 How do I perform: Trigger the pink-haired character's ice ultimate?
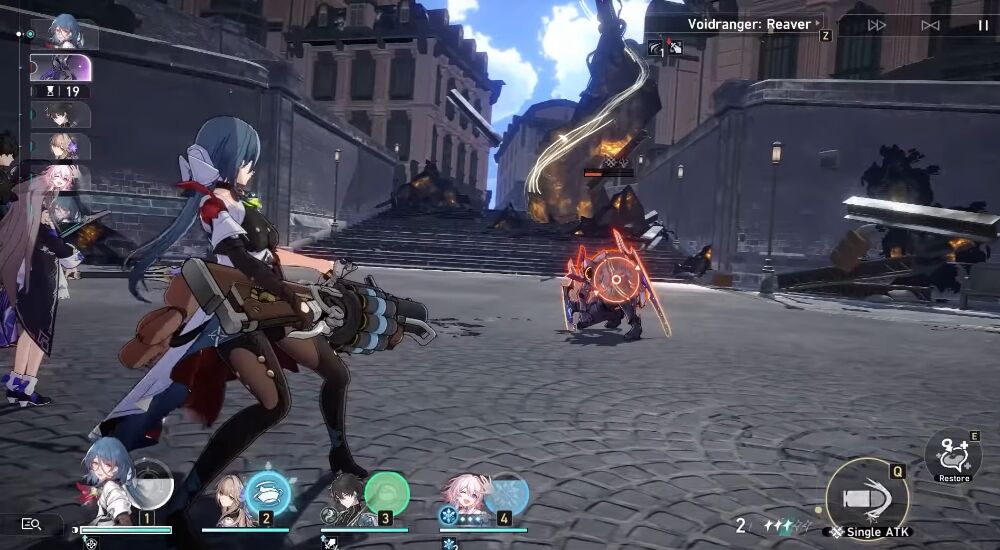506,493
